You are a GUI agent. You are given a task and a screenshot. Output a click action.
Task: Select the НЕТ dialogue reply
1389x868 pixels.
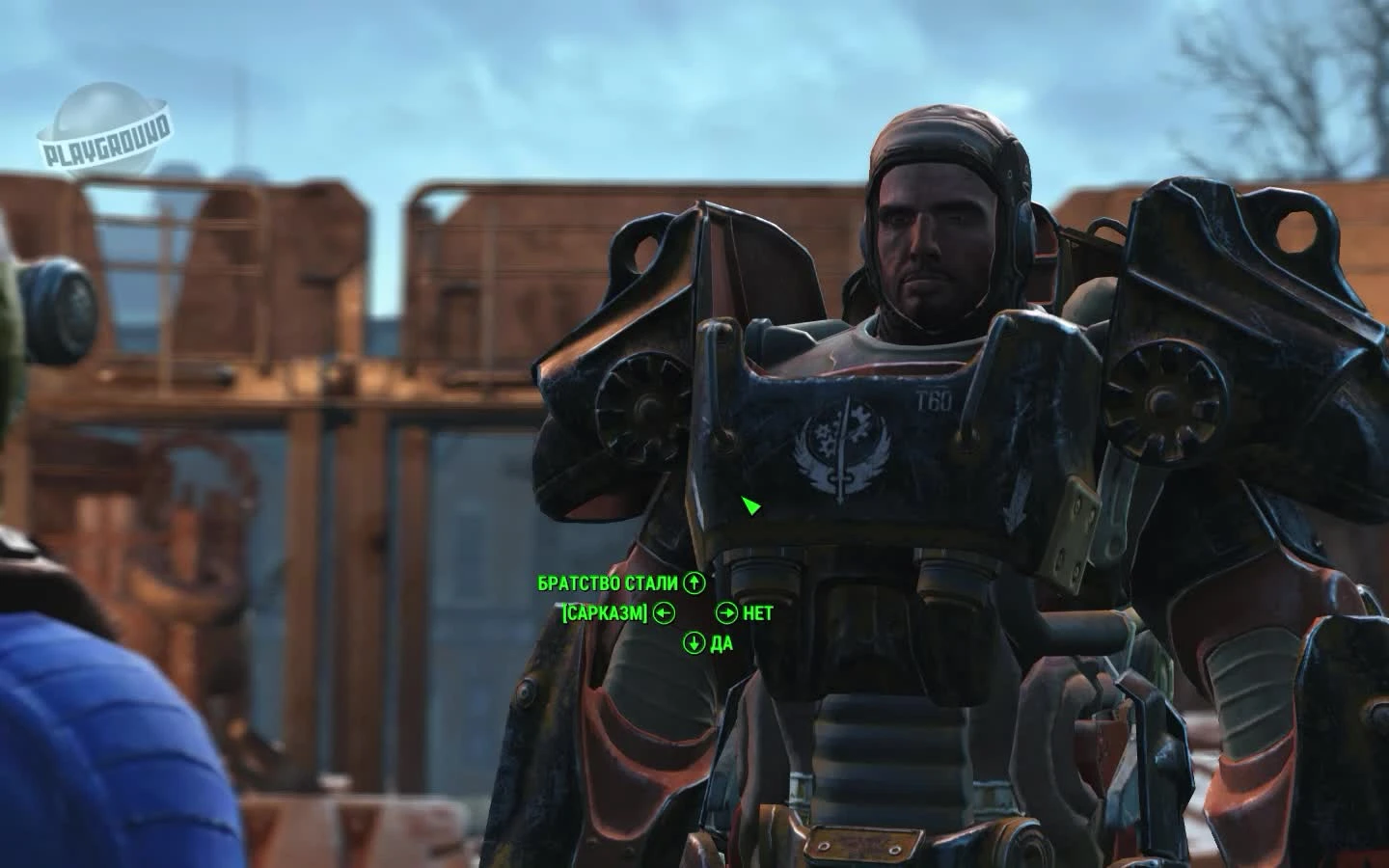click(759, 610)
